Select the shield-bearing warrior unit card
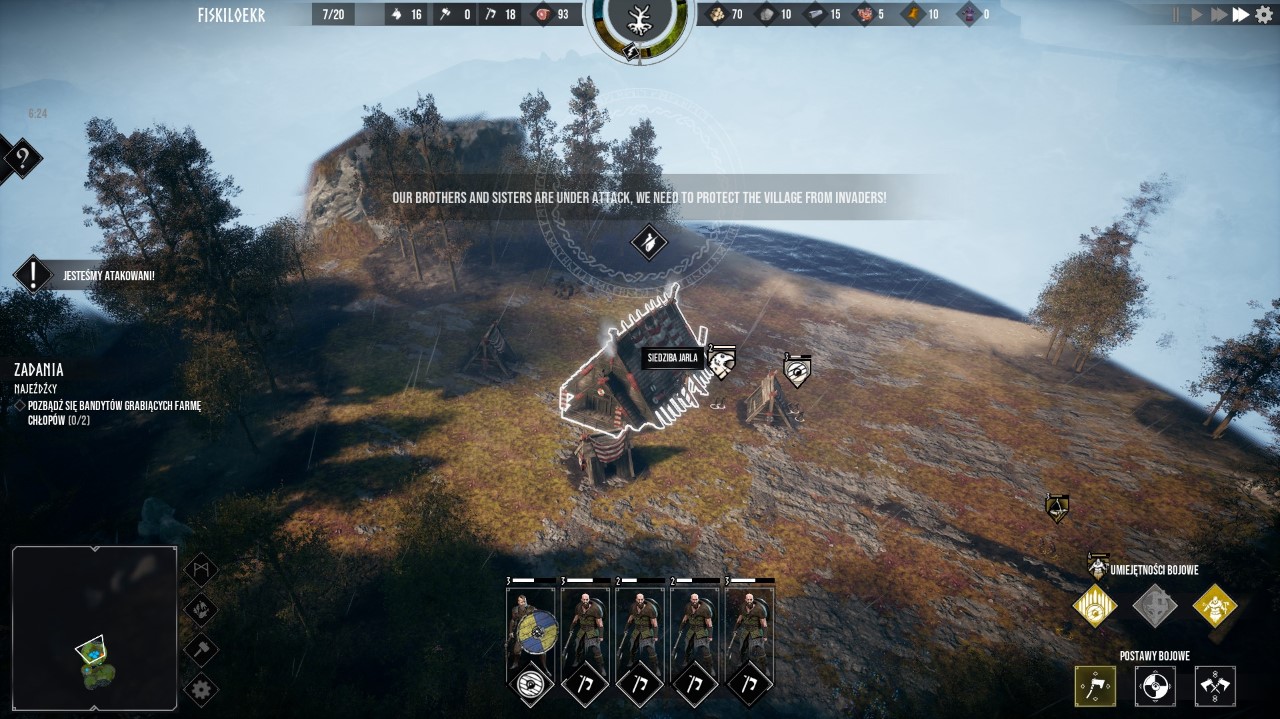Image resolution: width=1280 pixels, height=719 pixels. click(x=530, y=632)
